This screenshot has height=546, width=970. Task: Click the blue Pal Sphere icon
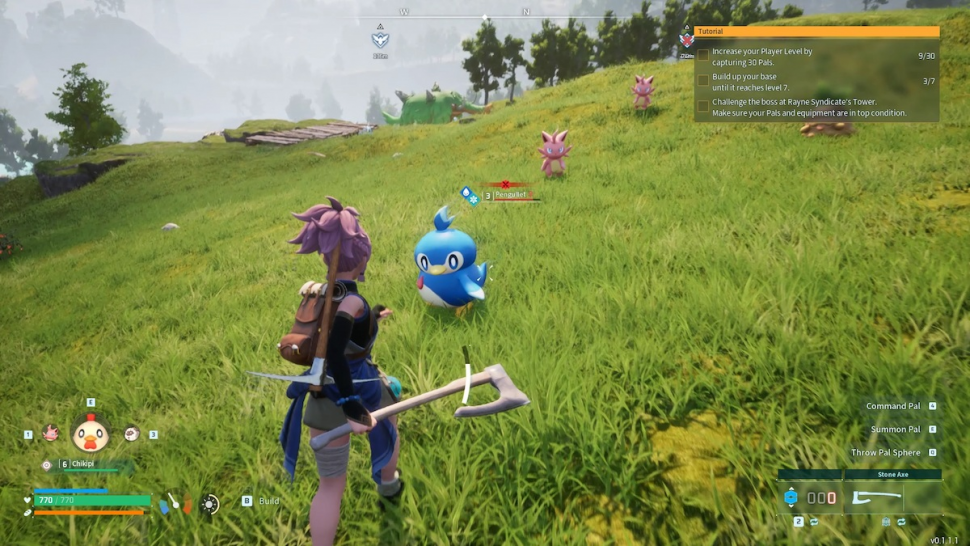(791, 497)
